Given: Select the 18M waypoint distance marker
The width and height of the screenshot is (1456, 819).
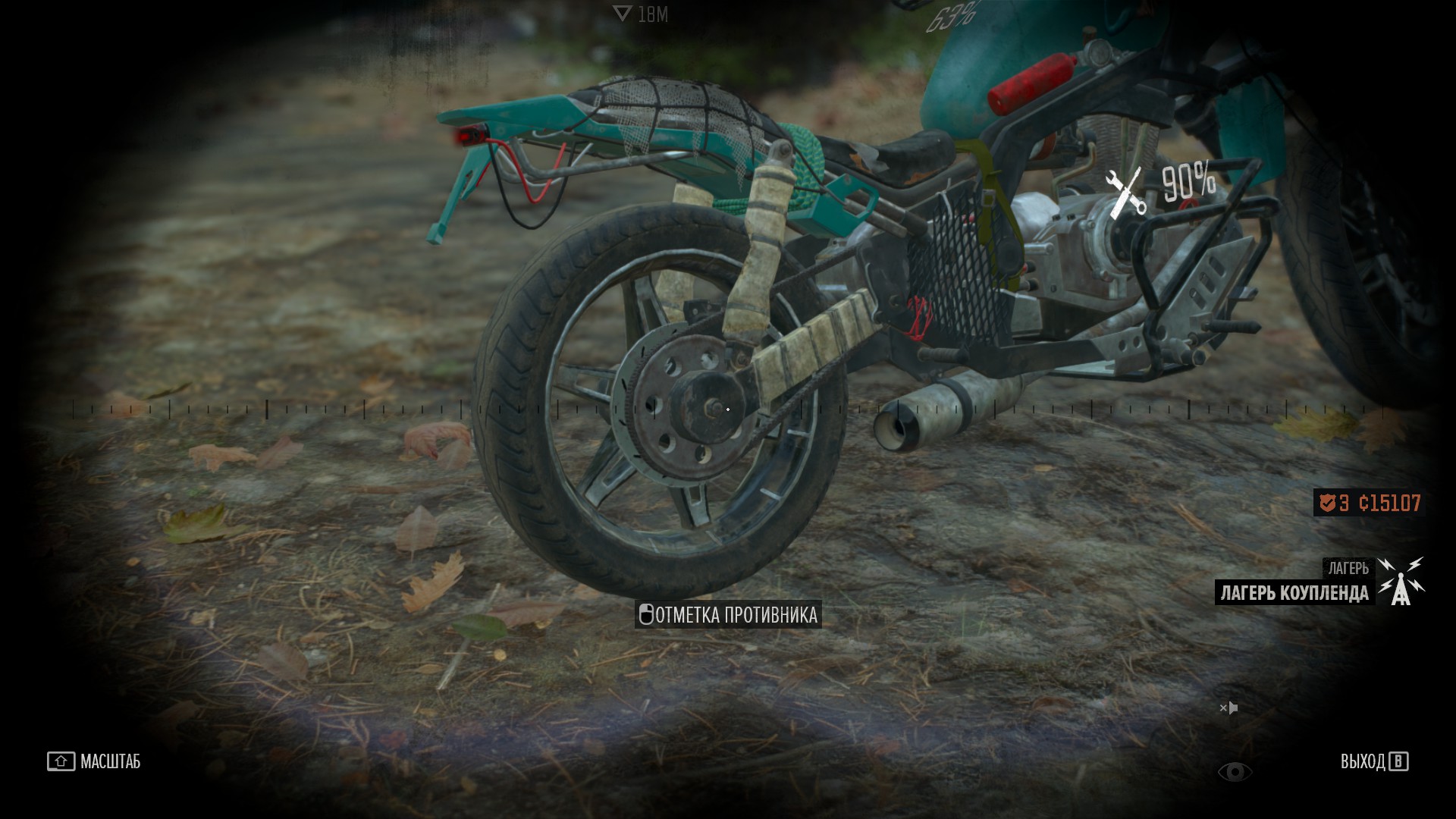Looking at the screenshot, I should 641,14.
